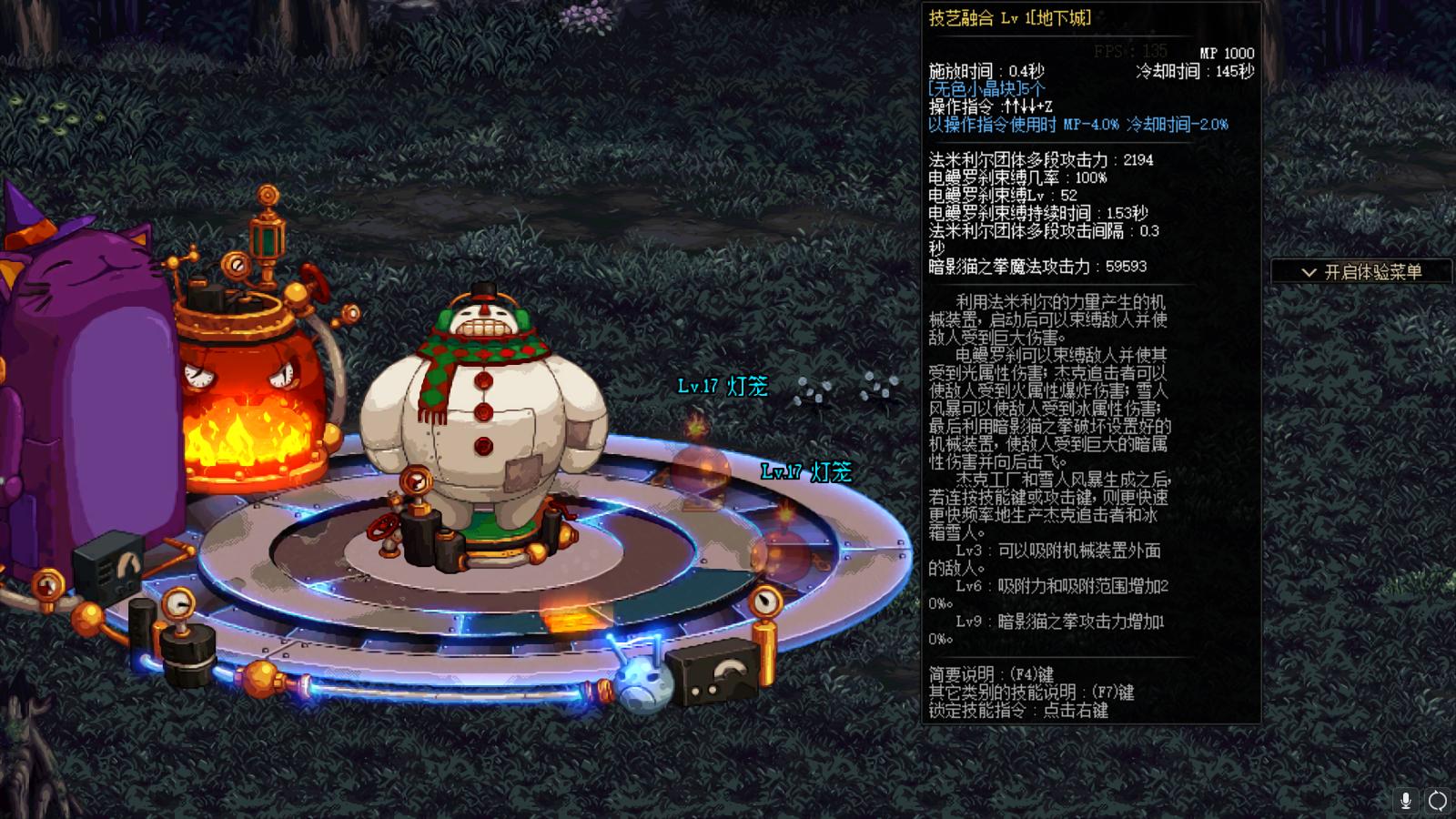Screen dimensions: 1456x819
Task: Click the chevron beside 开启体验菜单
Action: [x=1308, y=270]
